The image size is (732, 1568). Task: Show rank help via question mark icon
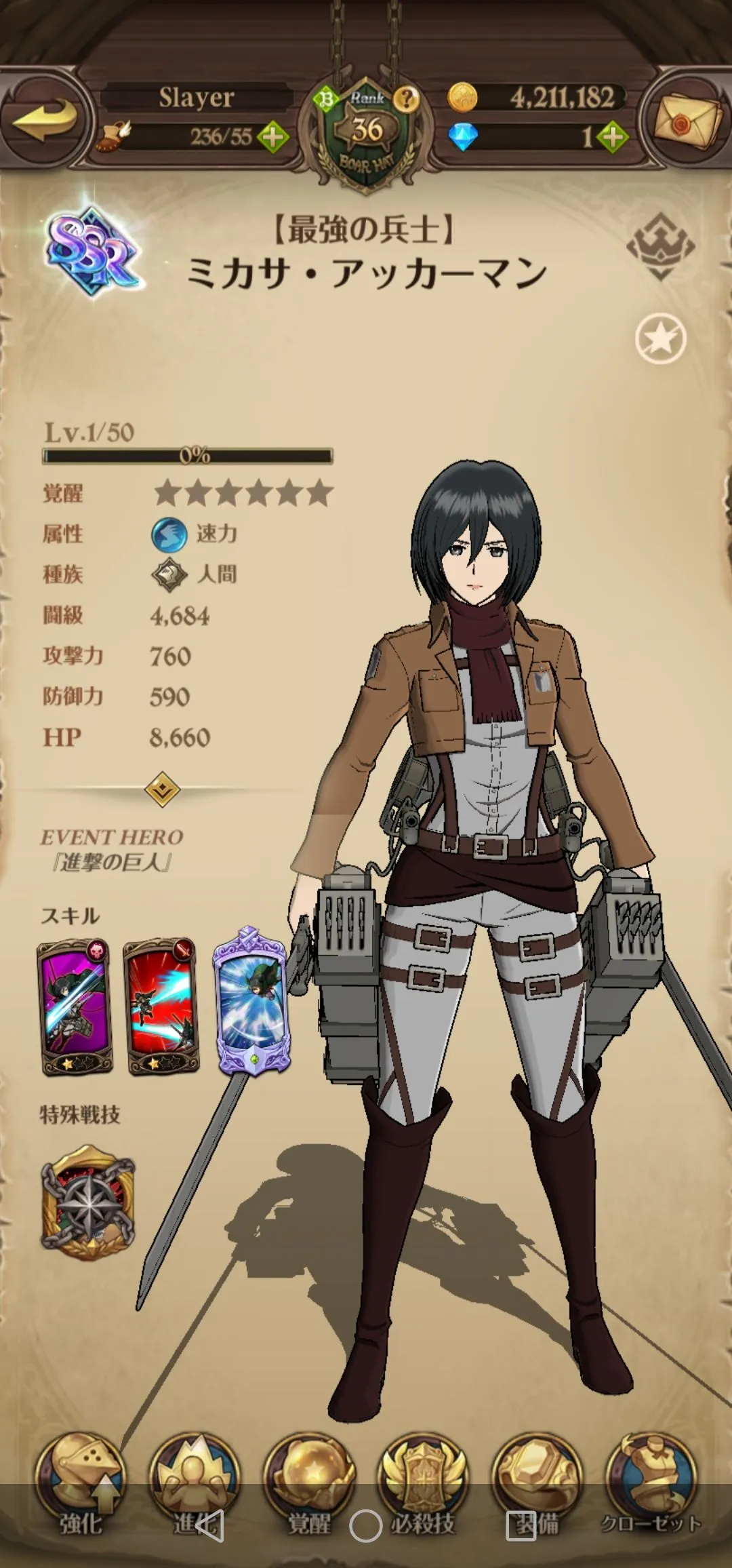[x=407, y=99]
